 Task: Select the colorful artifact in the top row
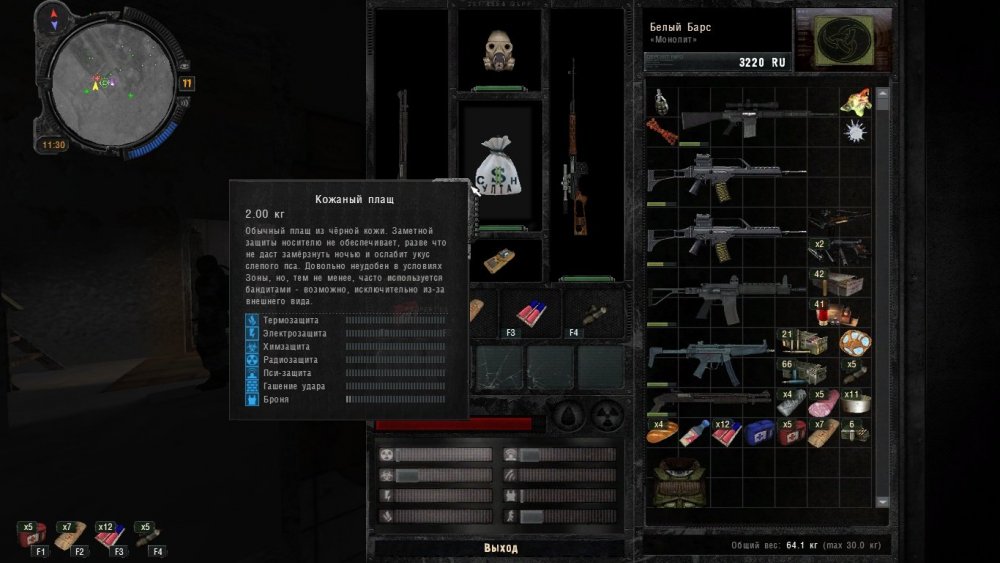855,101
